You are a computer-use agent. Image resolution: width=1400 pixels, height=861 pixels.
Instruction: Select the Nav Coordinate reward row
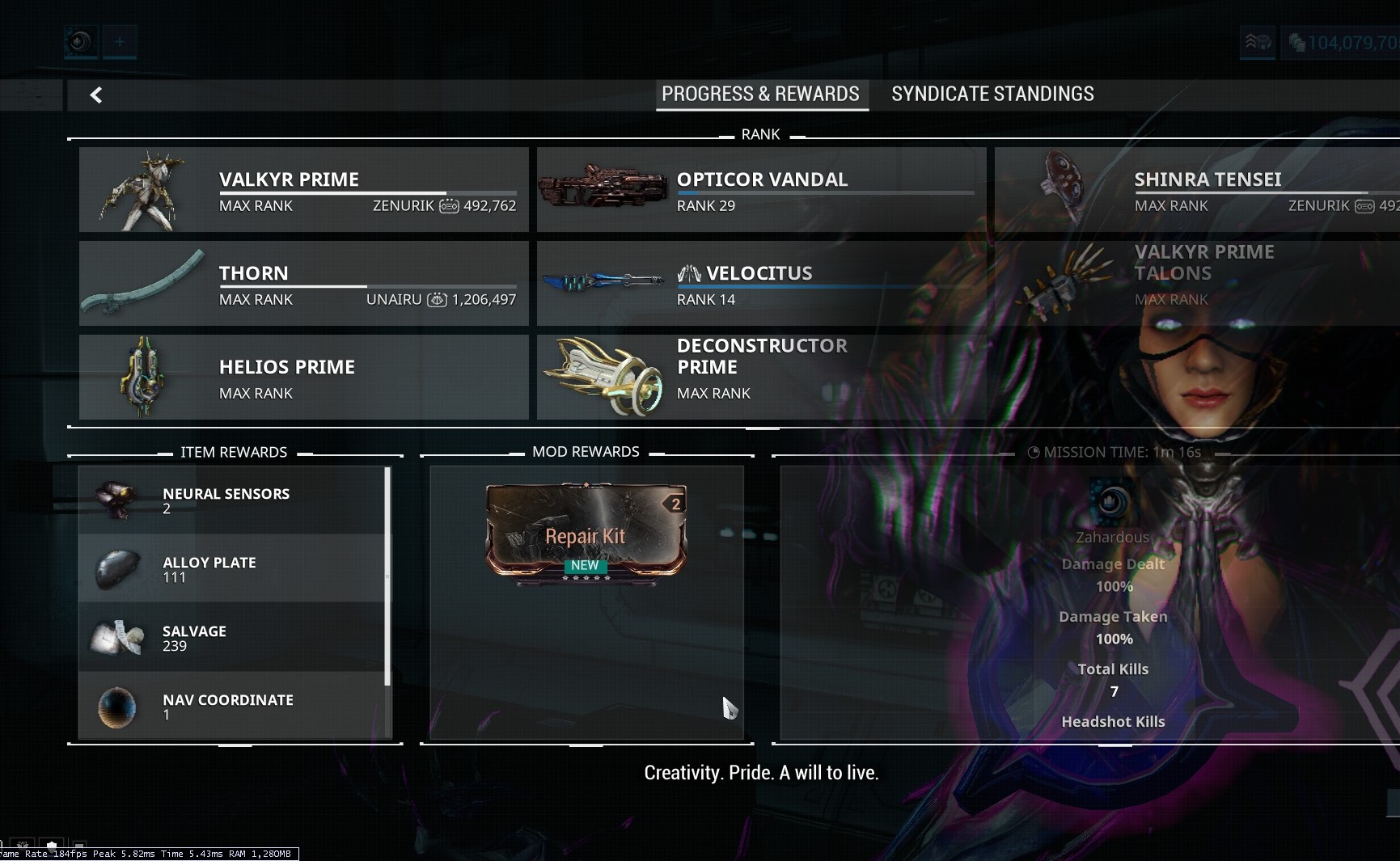tap(231, 706)
